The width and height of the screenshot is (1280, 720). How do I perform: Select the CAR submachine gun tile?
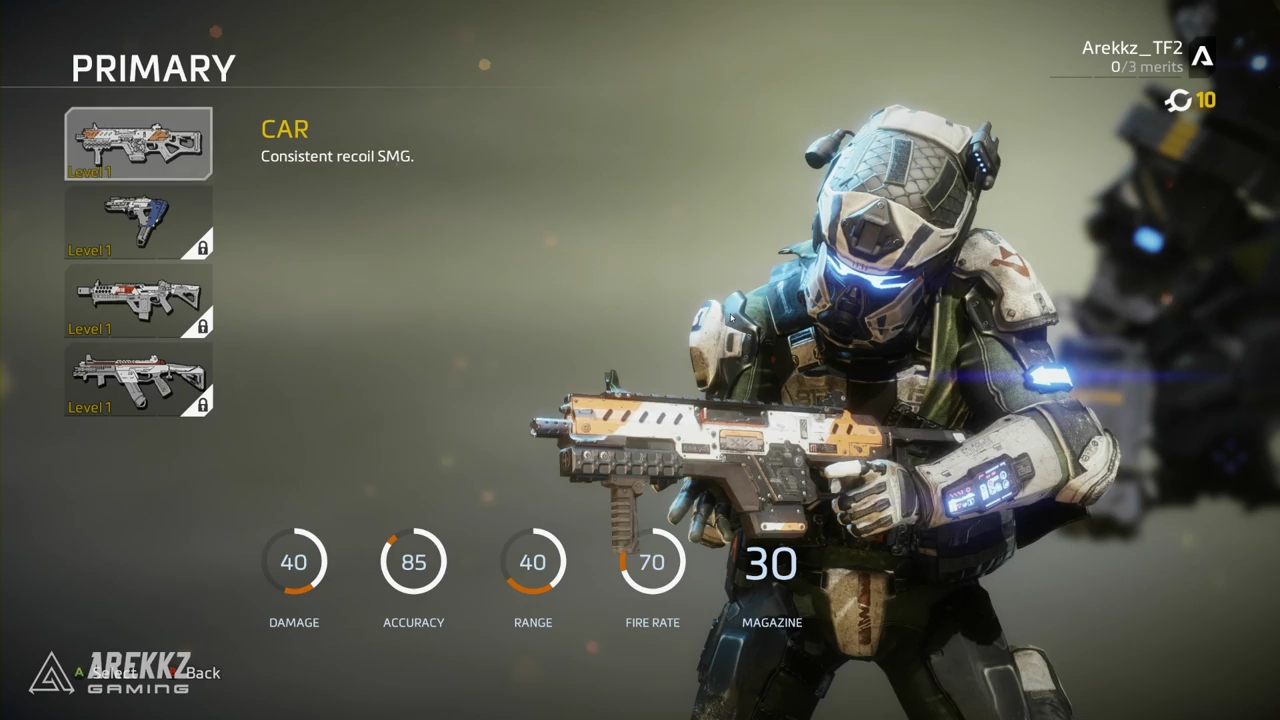click(x=139, y=143)
